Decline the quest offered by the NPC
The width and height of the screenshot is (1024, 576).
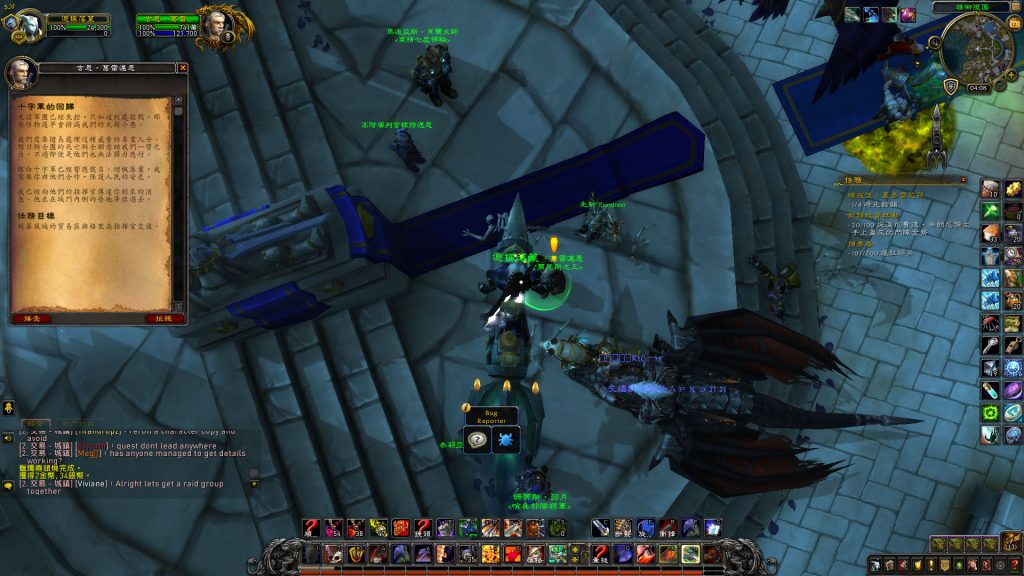point(165,318)
